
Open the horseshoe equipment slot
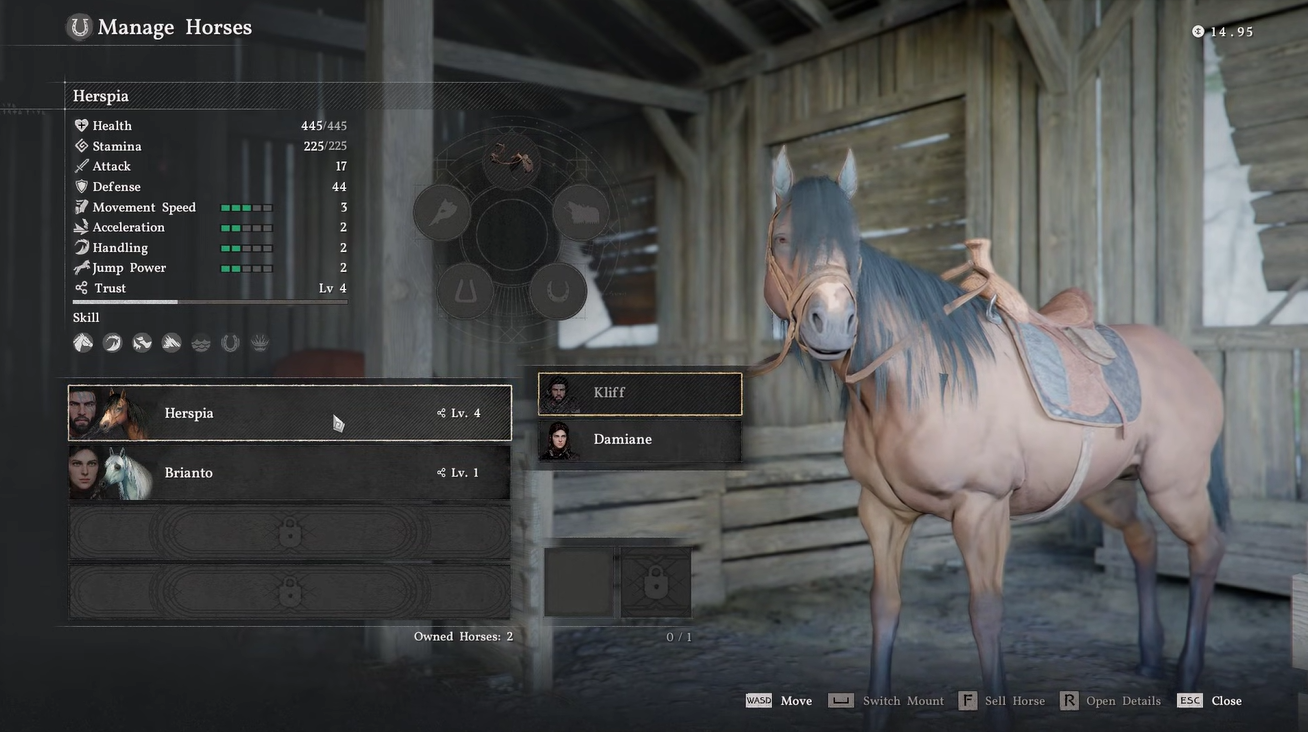pos(557,291)
